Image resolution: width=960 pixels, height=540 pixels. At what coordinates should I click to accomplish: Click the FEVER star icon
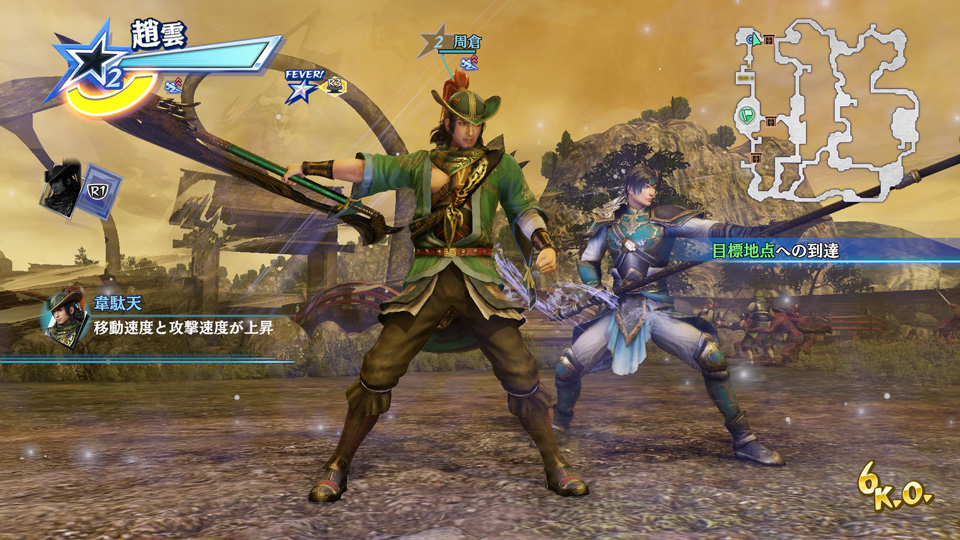(x=299, y=91)
